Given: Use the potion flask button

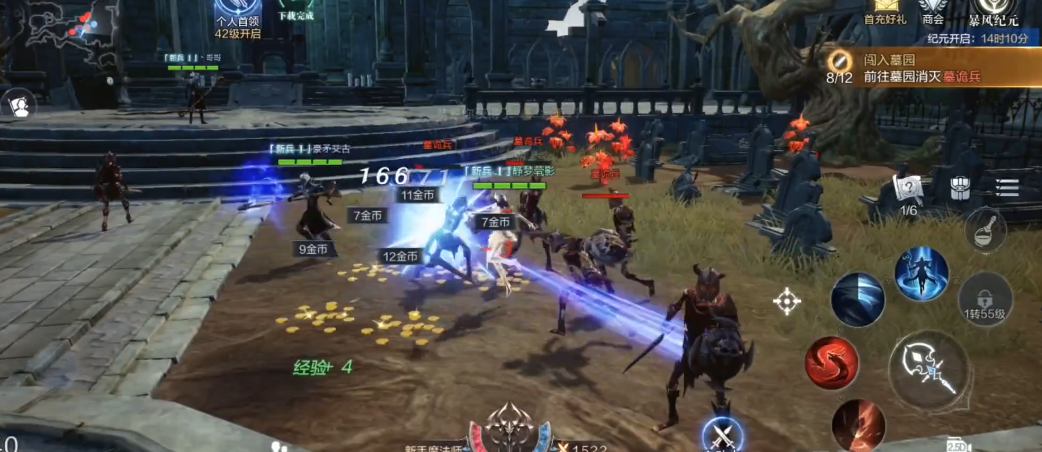Looking at the screenshot, I should (986, 230).
